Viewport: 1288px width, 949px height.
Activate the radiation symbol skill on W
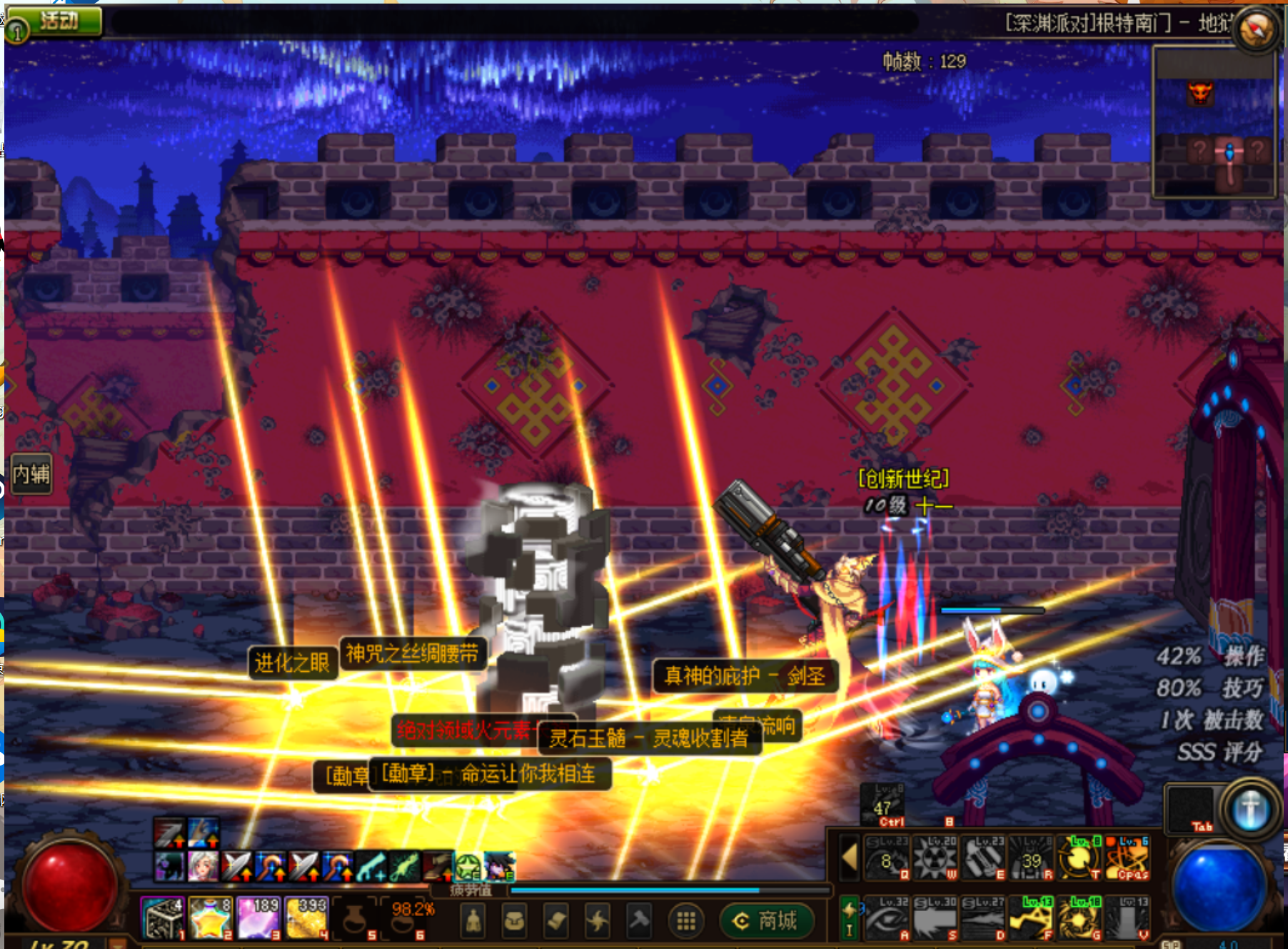(x=934, y=858)
